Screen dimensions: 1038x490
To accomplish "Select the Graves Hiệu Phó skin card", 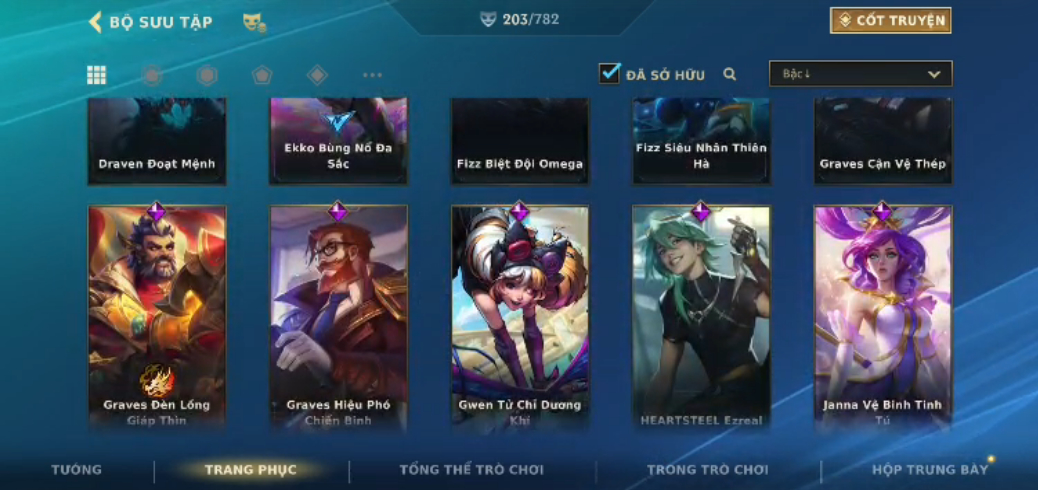I will 338,315.
